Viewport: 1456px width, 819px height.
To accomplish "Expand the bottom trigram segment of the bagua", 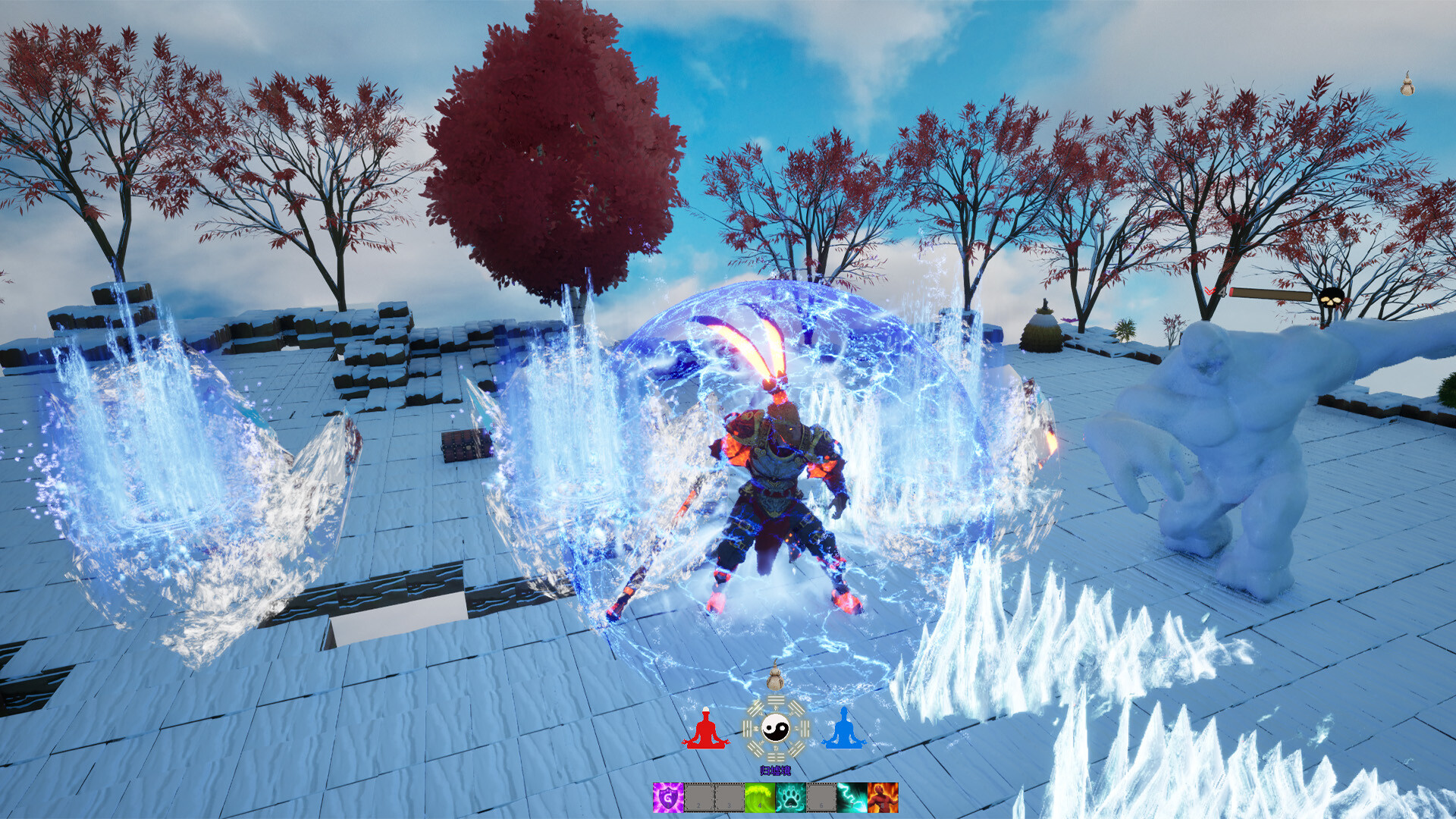I will click(776, 756).
